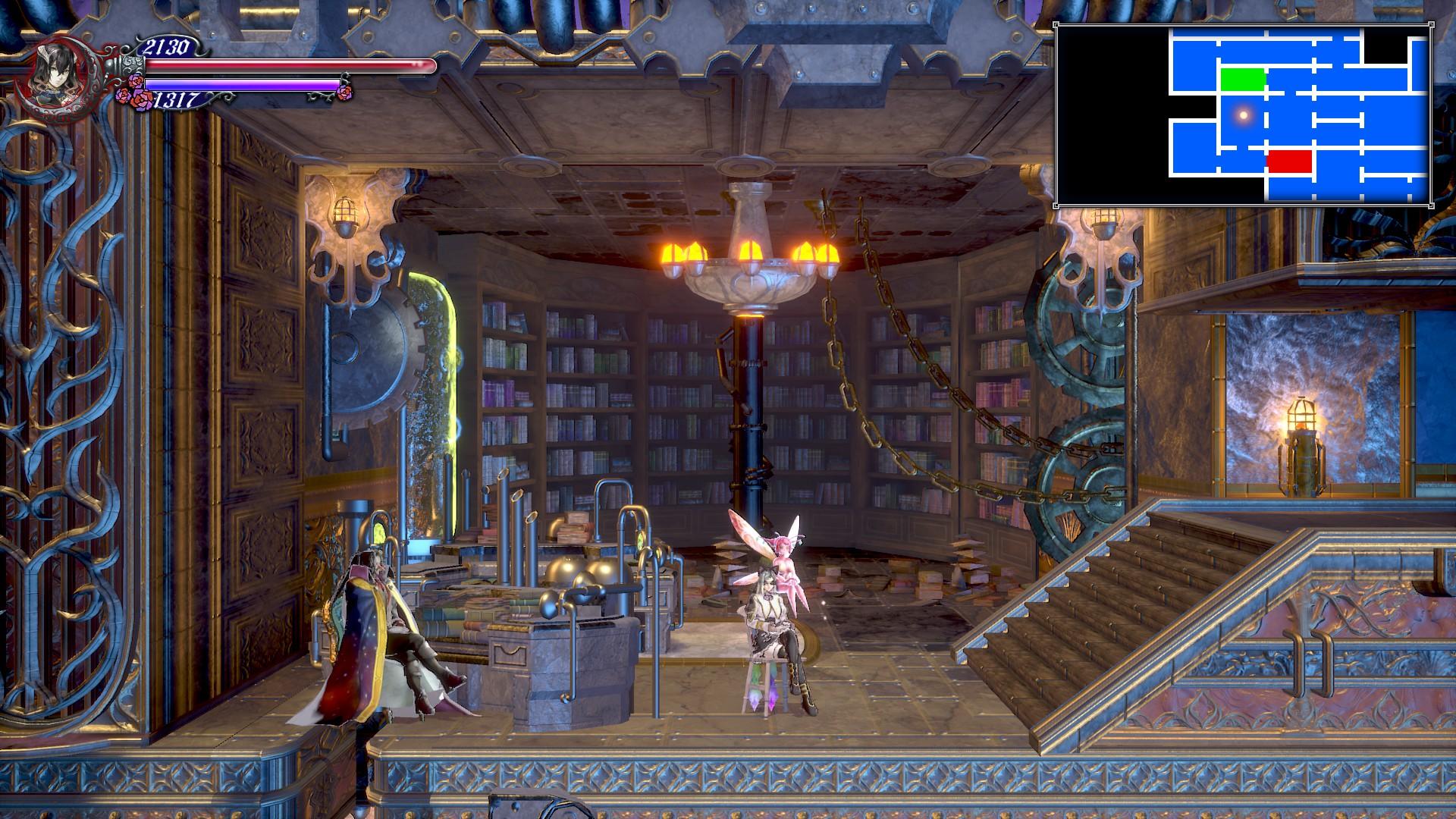
Task: Select the green room on the minimap
Action: point(1243,80)
